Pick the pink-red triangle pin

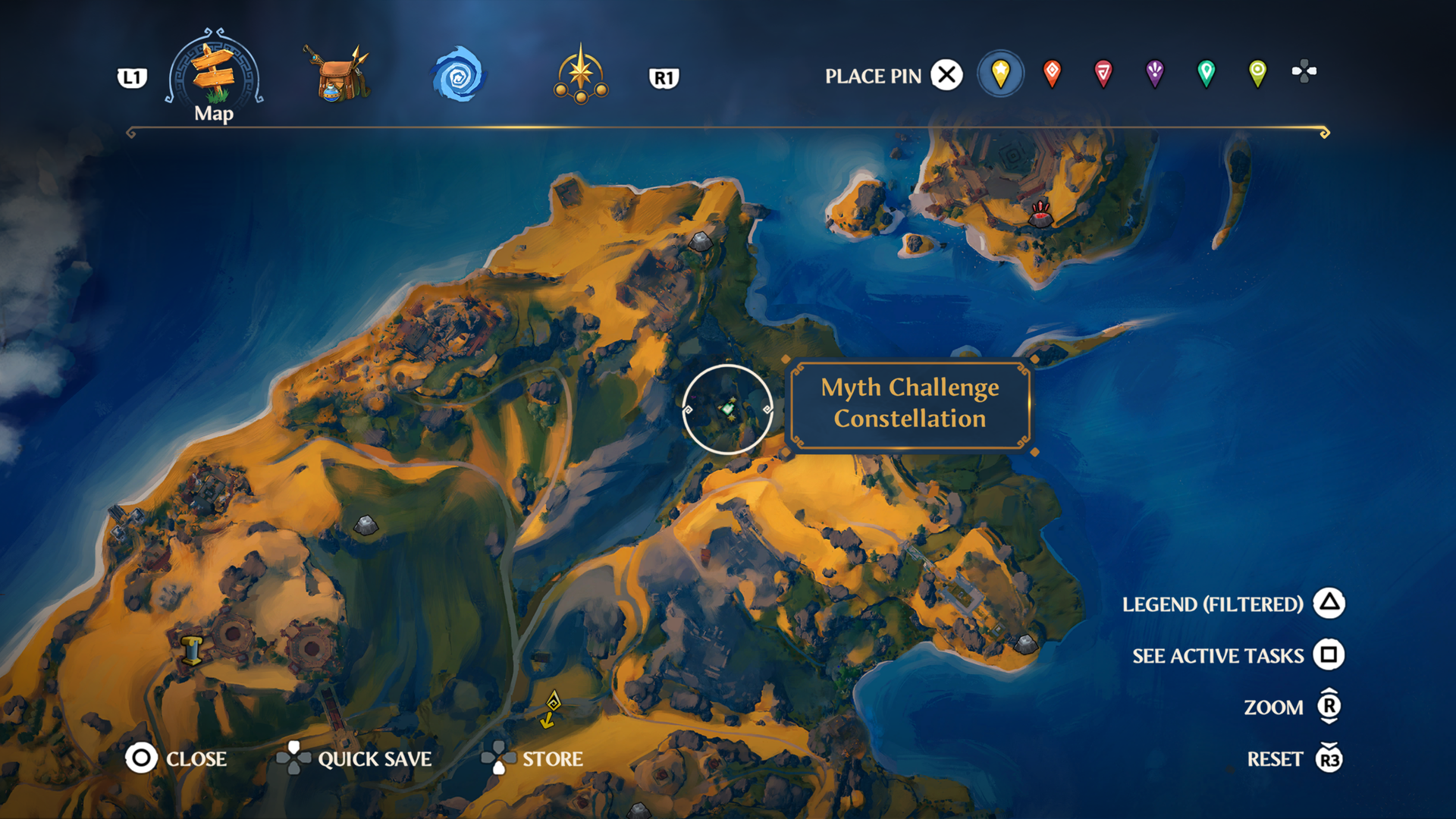pos(1103,74)
